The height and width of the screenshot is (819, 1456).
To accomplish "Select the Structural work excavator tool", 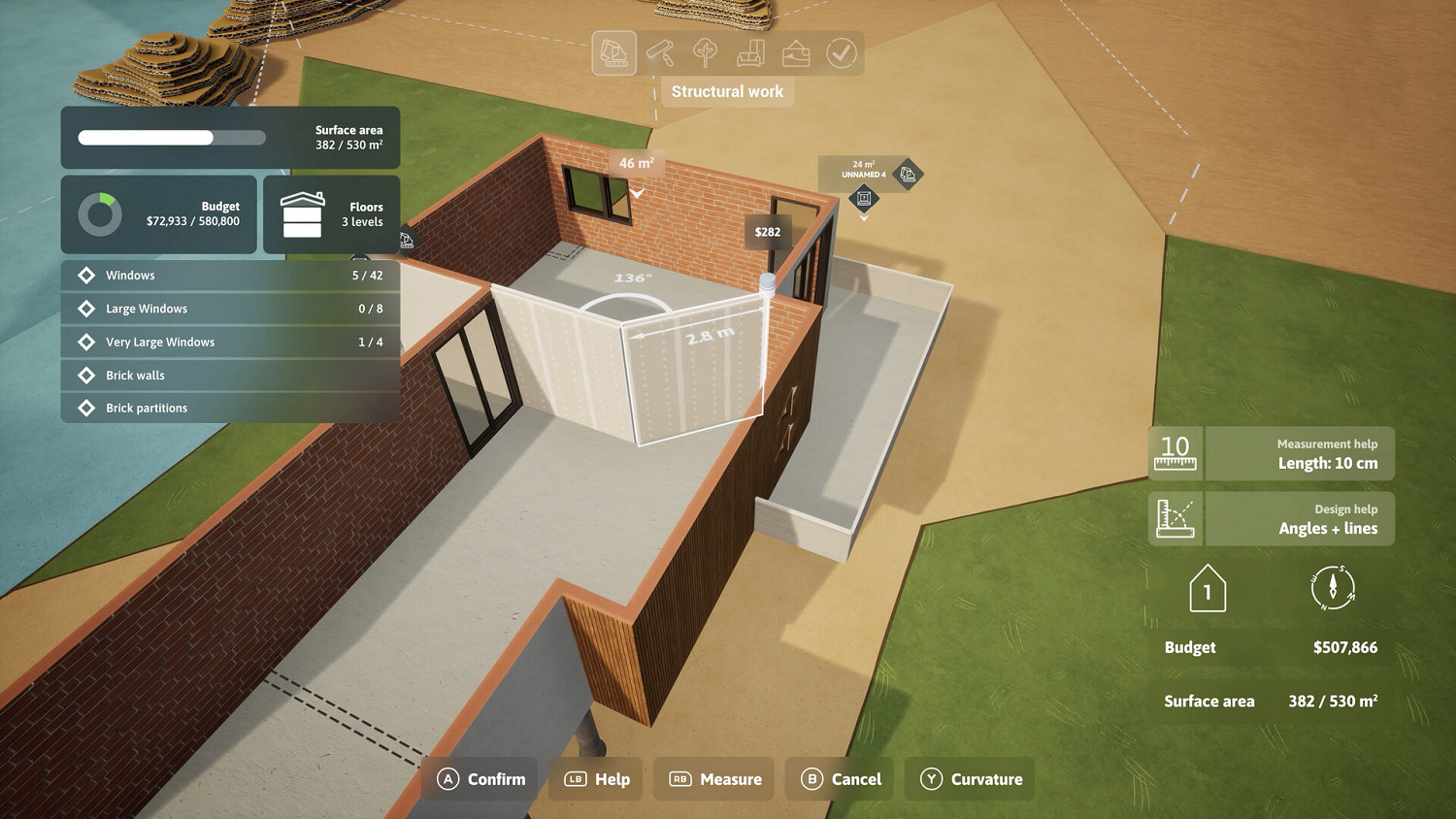I will pos(612,52).
